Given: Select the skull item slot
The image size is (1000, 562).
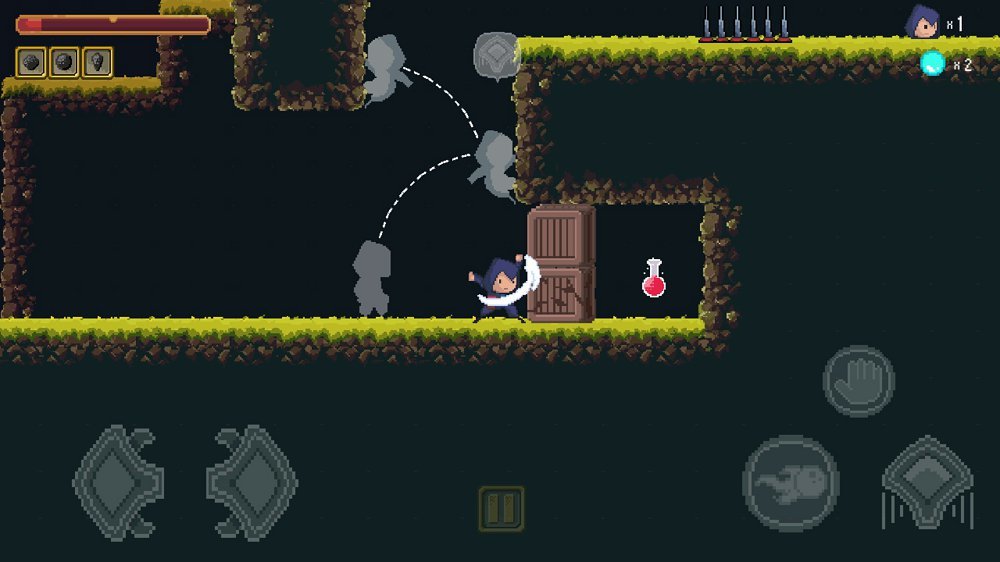Looking at the screenshot, I should tap(97, 62).
